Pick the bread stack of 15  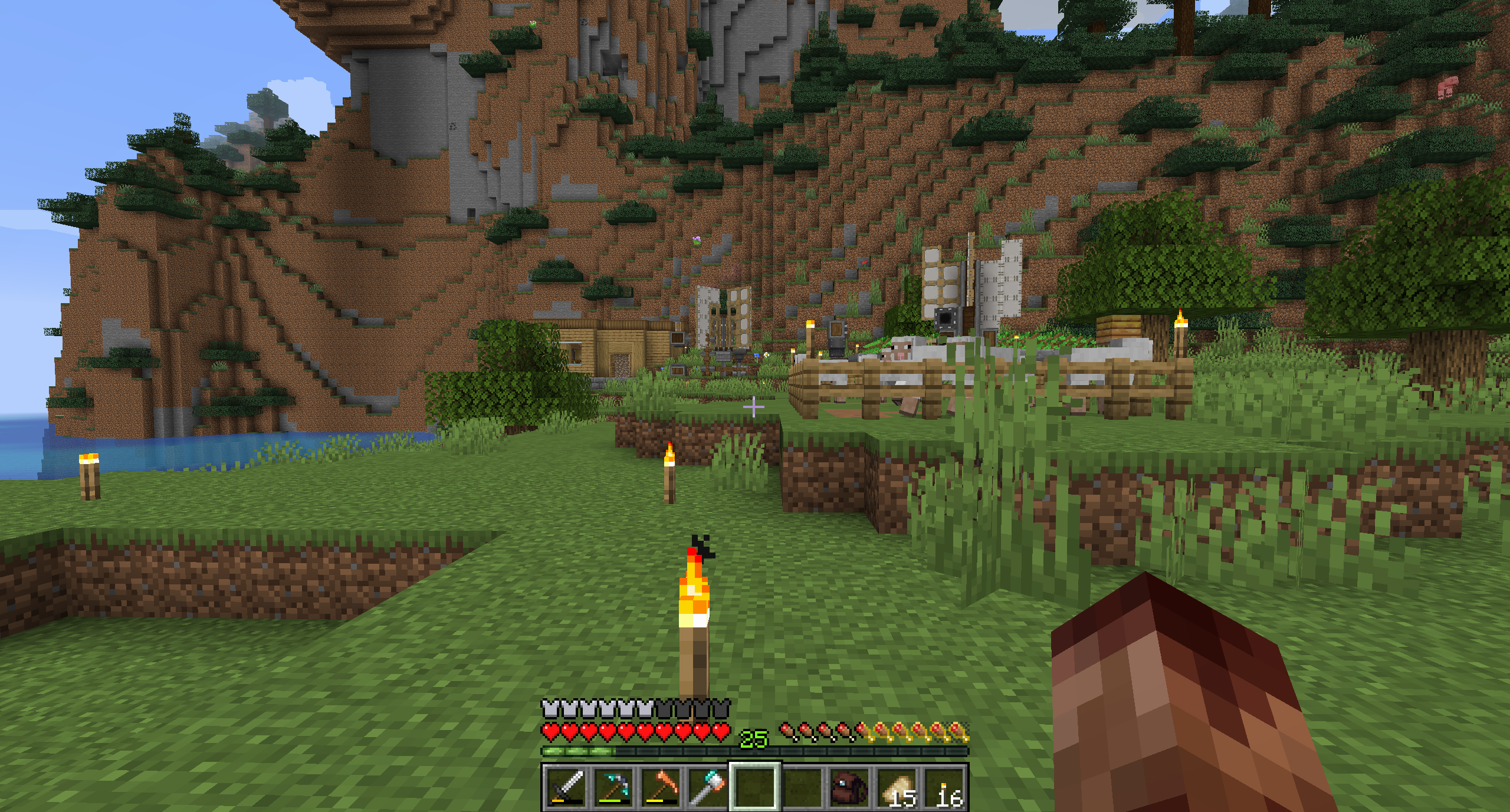(x=897, y=787)
